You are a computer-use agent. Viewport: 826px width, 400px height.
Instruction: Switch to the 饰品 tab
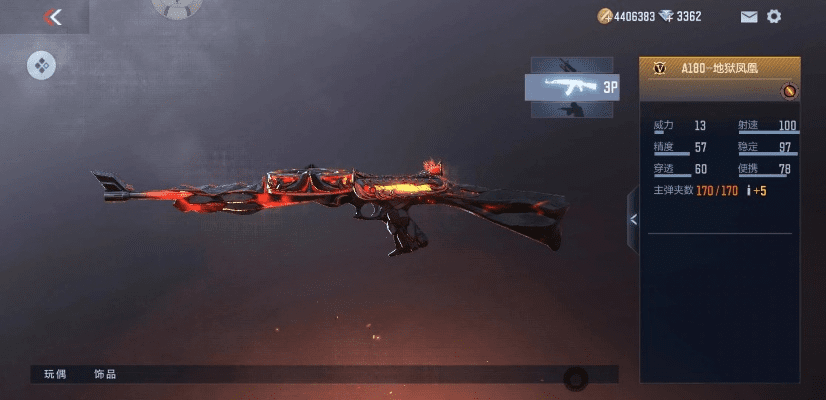click(105, 374)
